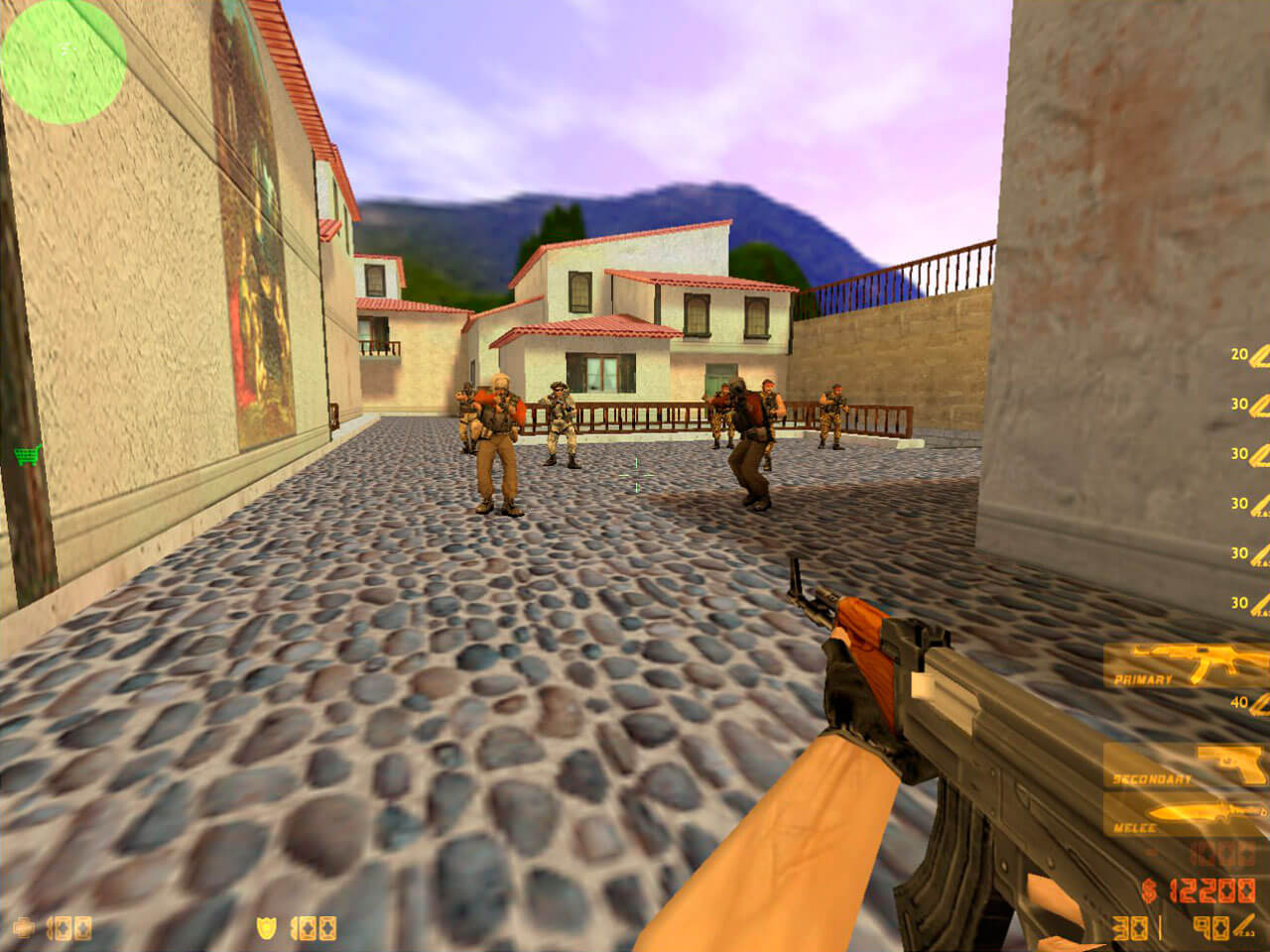Click the PRIMARY slot label text
The image size is (1270, 952).
coord(1141,680)
